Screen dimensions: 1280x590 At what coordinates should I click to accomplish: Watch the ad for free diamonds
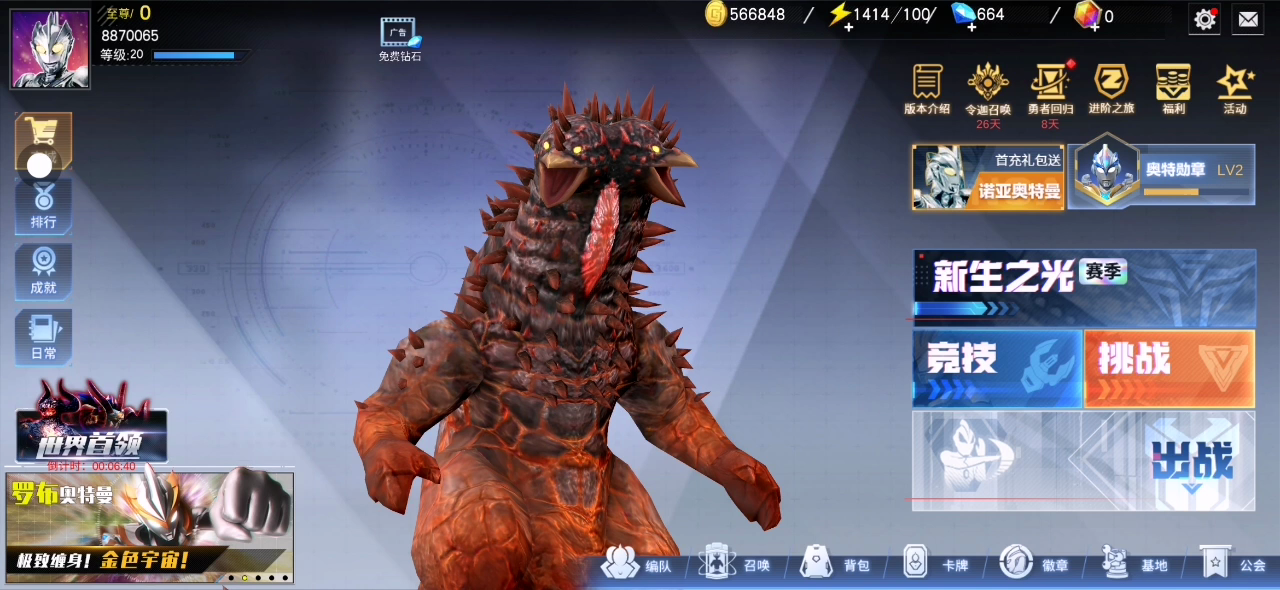point(399,39)
